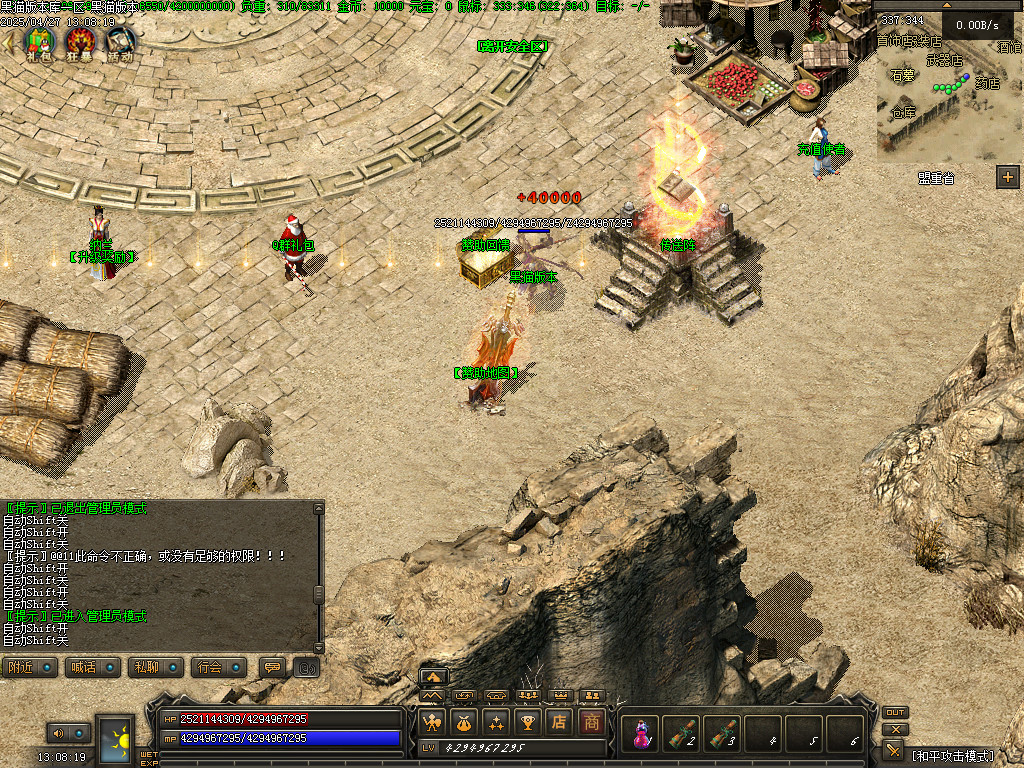Viewport: 1024px width, 768px height.
Task: Click the OUT logout button
Action: (x=895, y=713)
